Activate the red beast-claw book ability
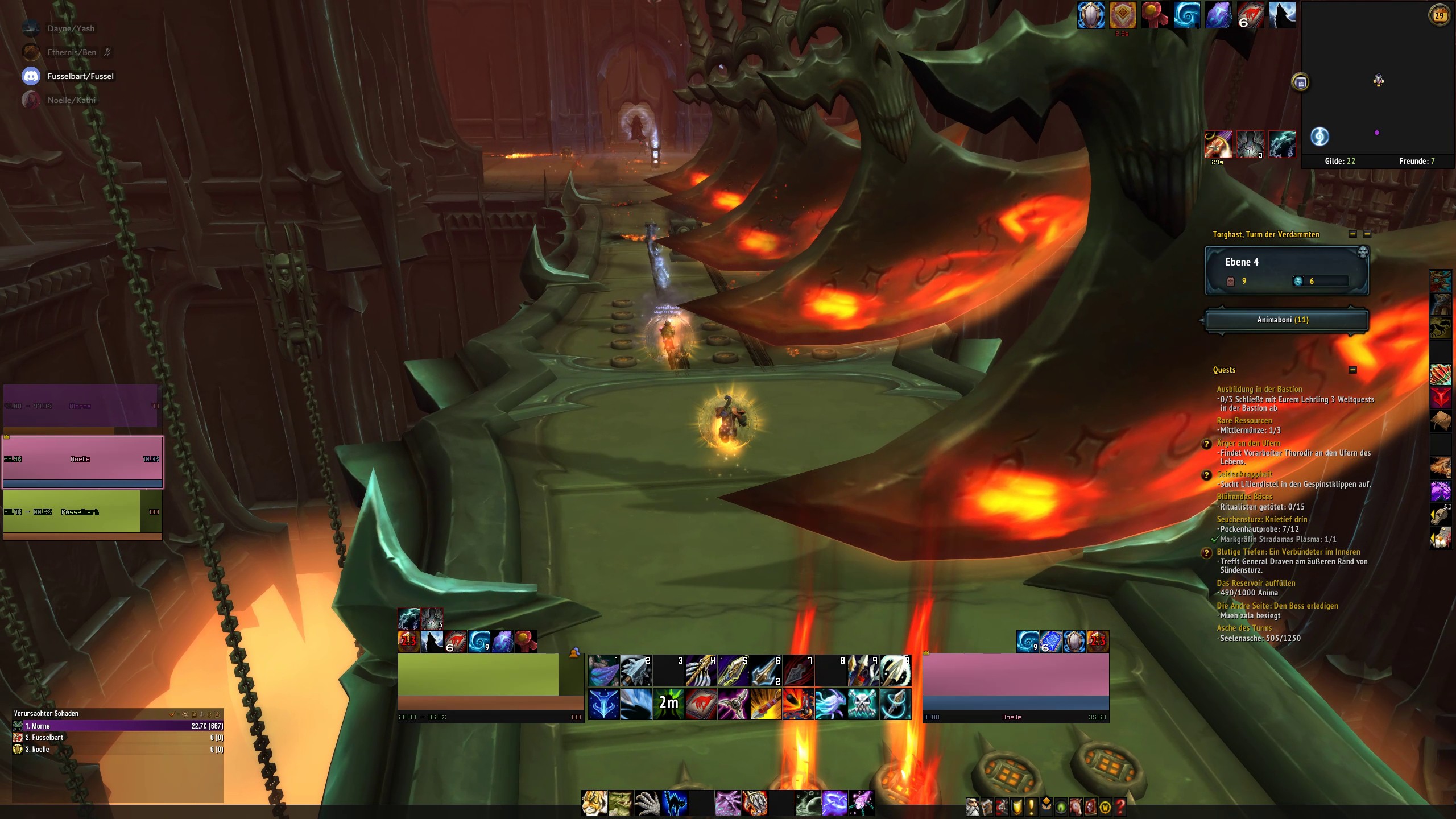Viewport: 1456px width, 819px height. (701, 704)
